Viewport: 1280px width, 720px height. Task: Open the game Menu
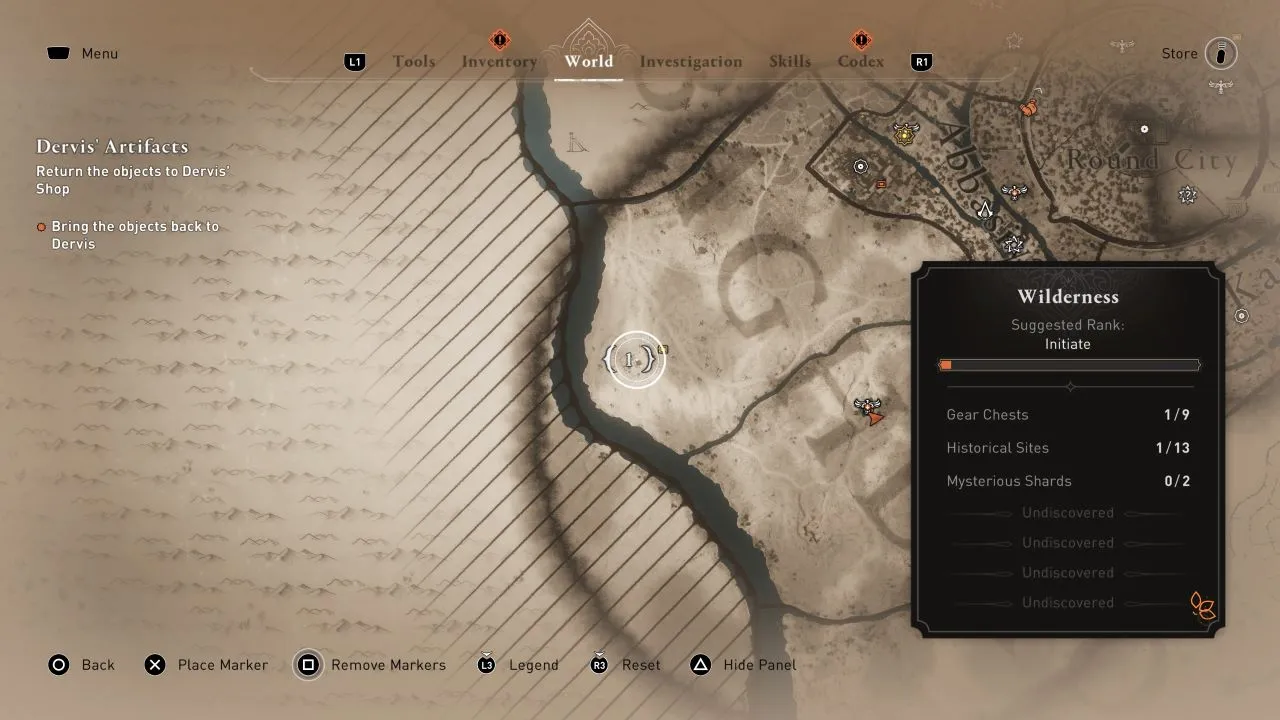click(82, 53)
